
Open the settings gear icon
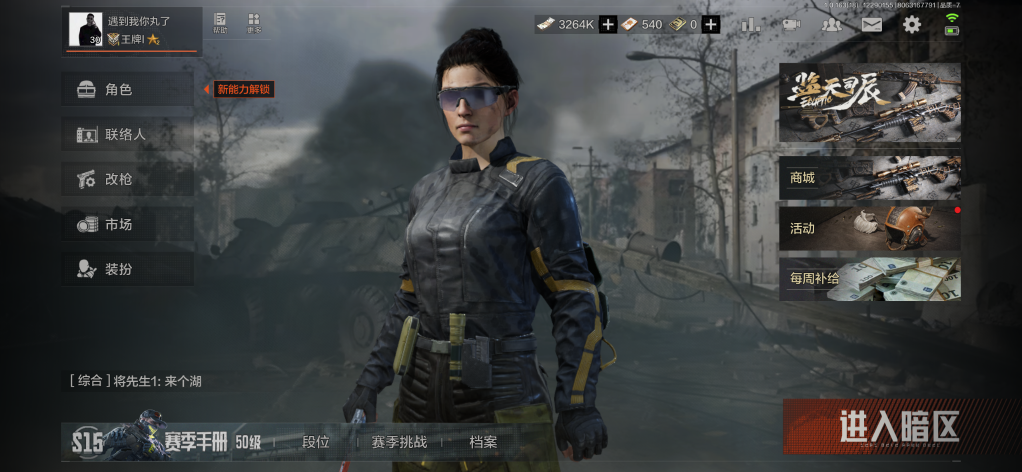tap(912, 25)
